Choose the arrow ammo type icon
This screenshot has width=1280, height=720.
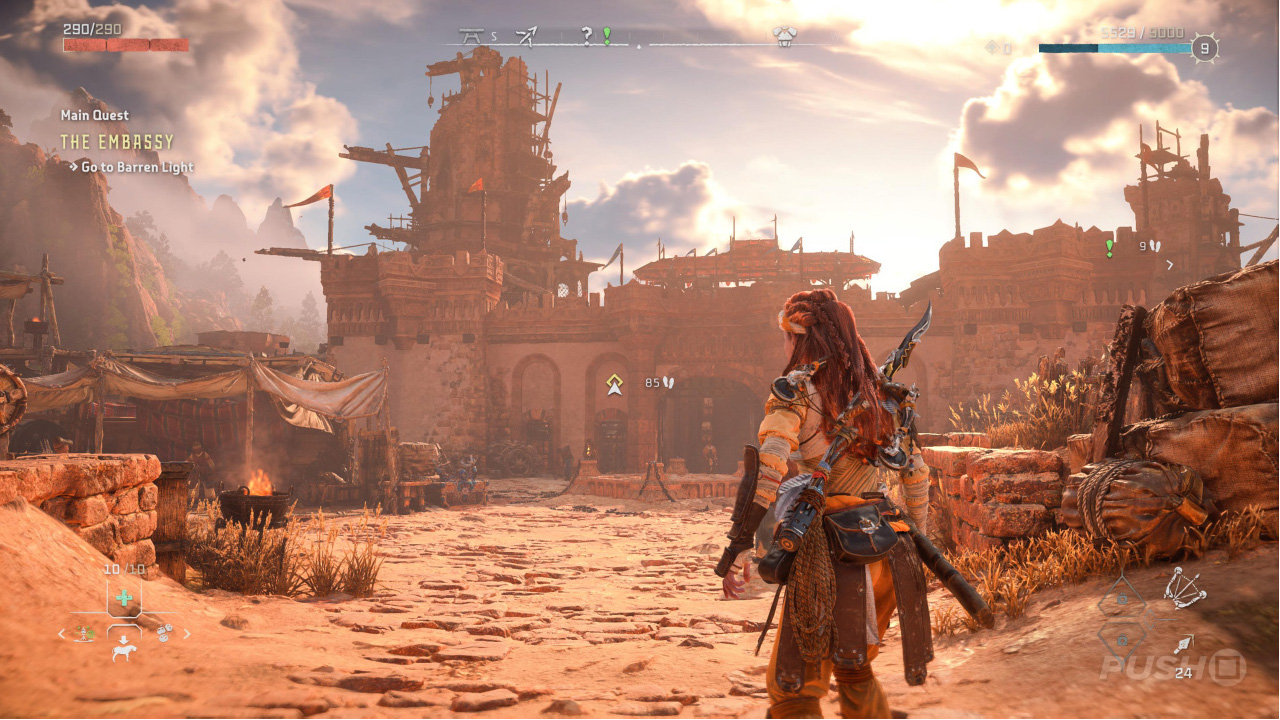pos(1184,645)
